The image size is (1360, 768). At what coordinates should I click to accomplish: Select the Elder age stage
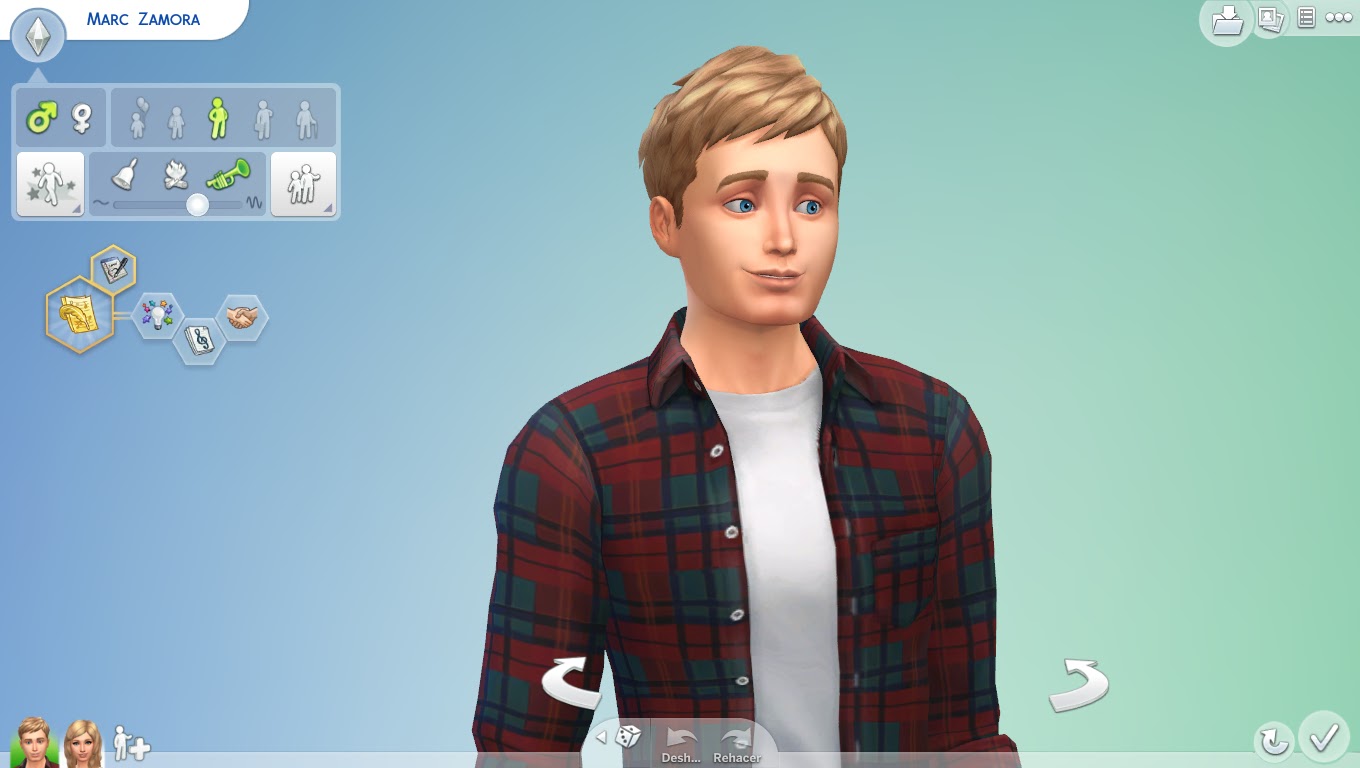[x=305, y=120]
